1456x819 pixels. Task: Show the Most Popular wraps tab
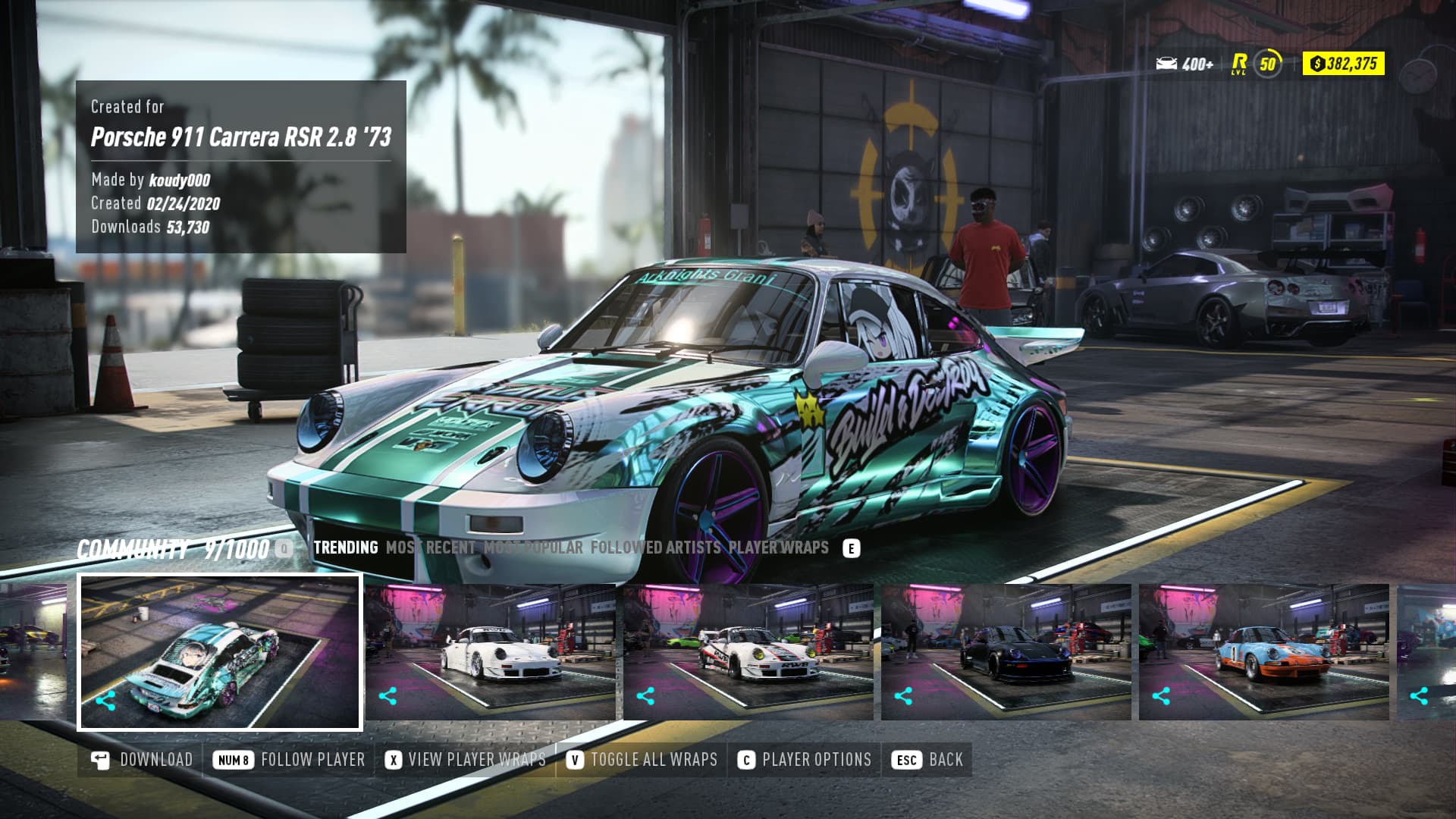click(x=533, y=548)
